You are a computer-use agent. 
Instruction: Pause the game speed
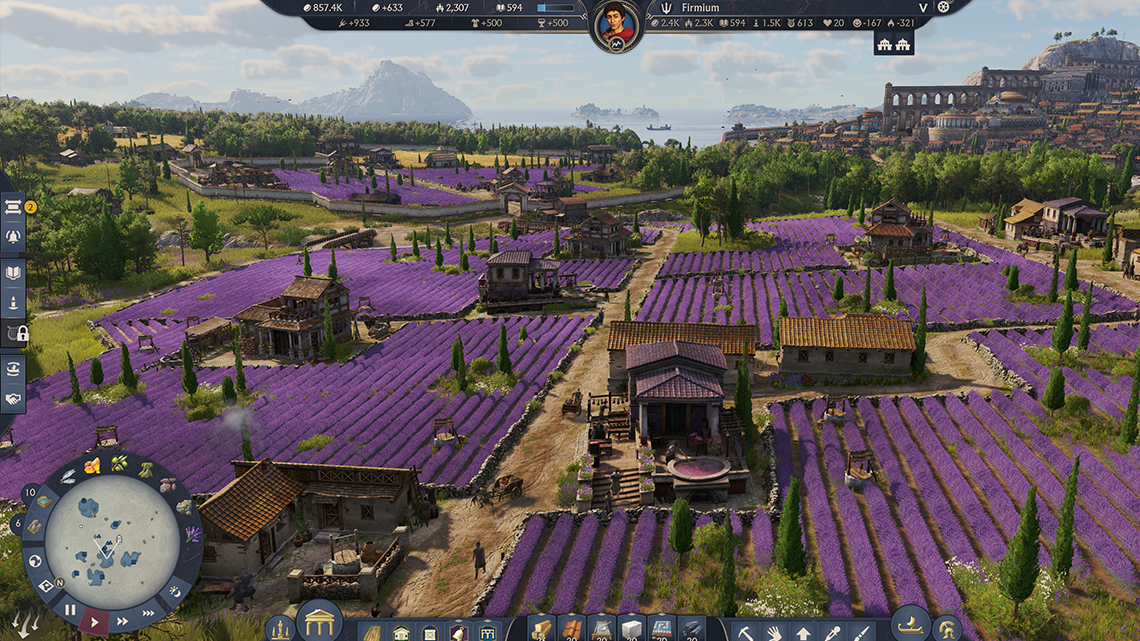click(70, 609)
